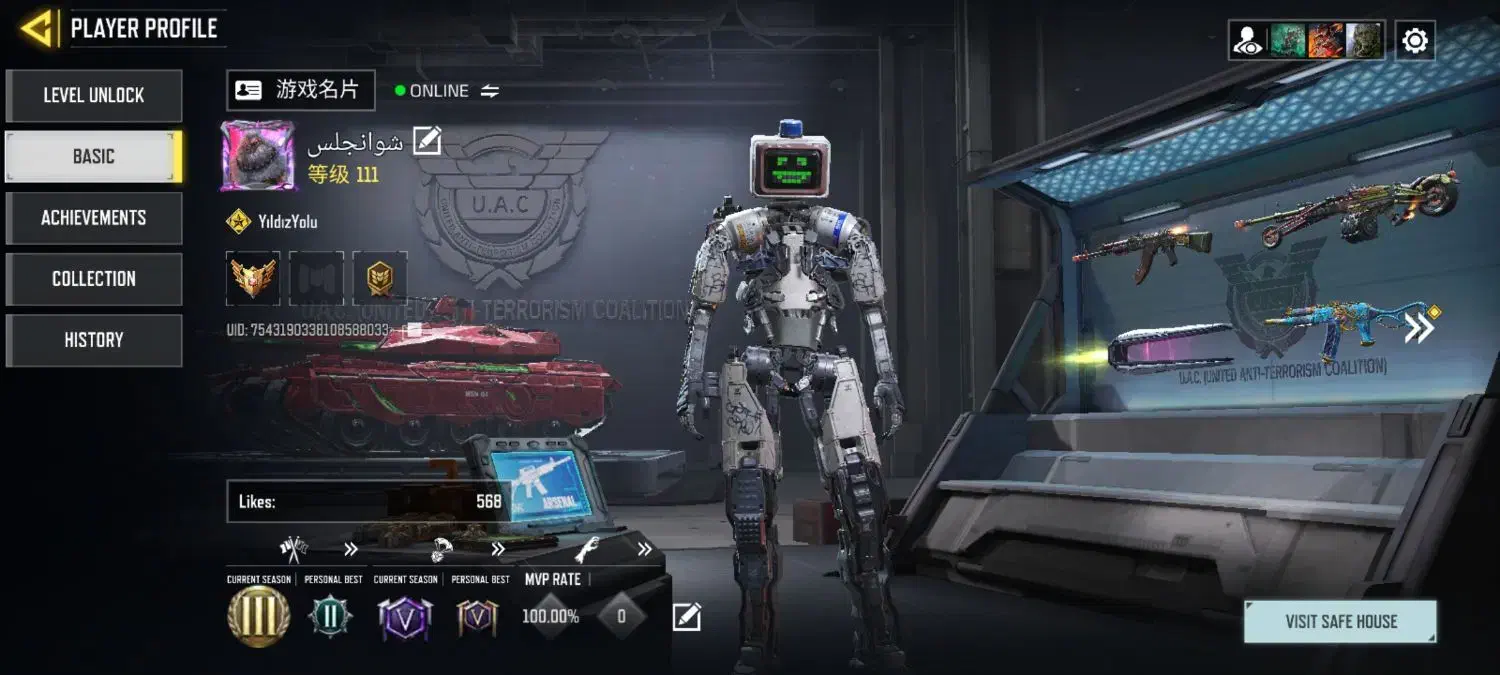The height and width of the screenshot is (675, 1500).
Task: Open the Achievements tab
Action: click(93, 218)
